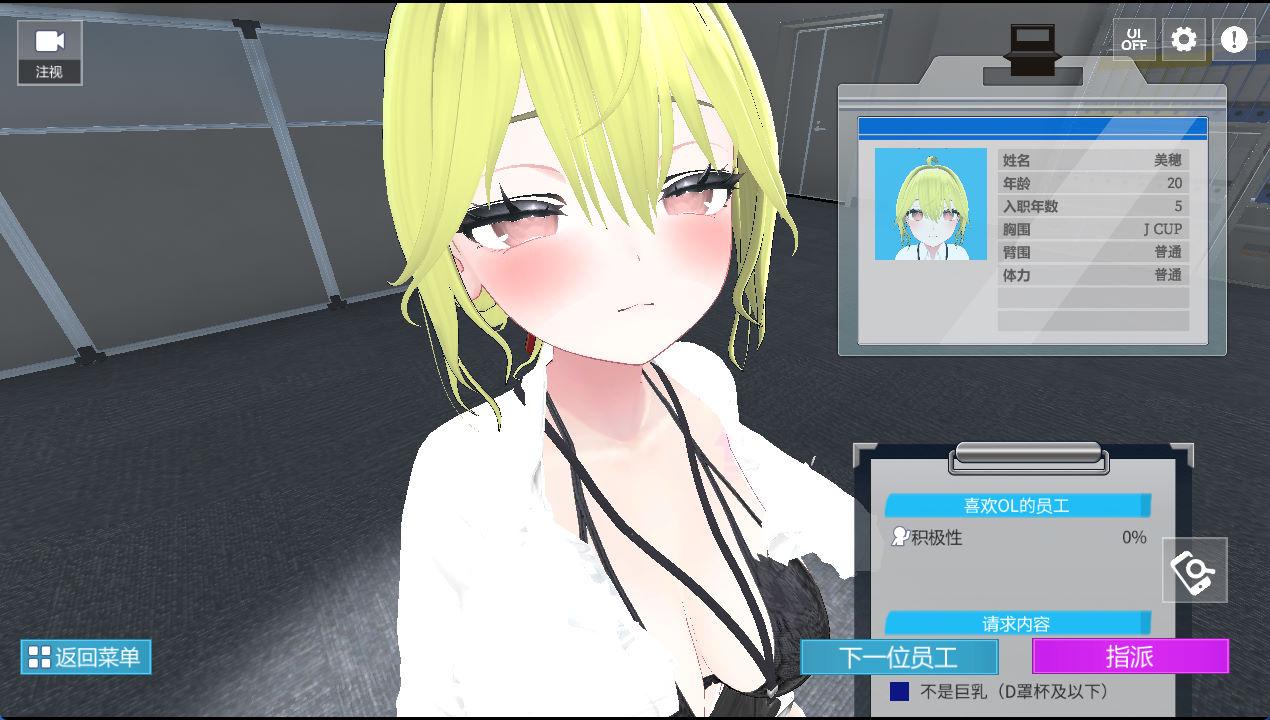Image resolution: width=1270 pixels, height=720 pixels.
Task: Show the exclamation mark info panel
Action: point(1234,40)
